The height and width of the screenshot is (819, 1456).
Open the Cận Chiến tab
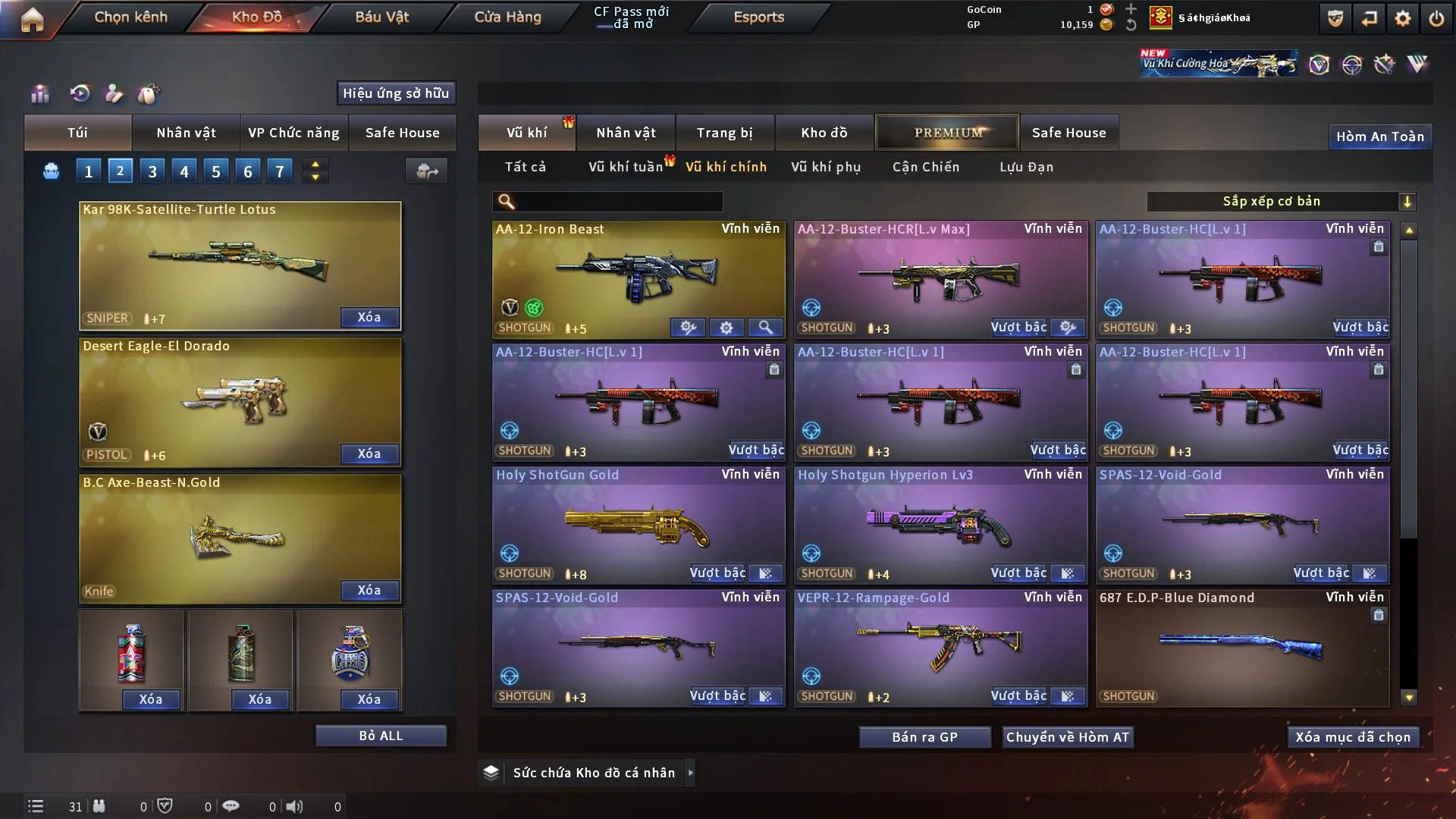coord(926,167)
